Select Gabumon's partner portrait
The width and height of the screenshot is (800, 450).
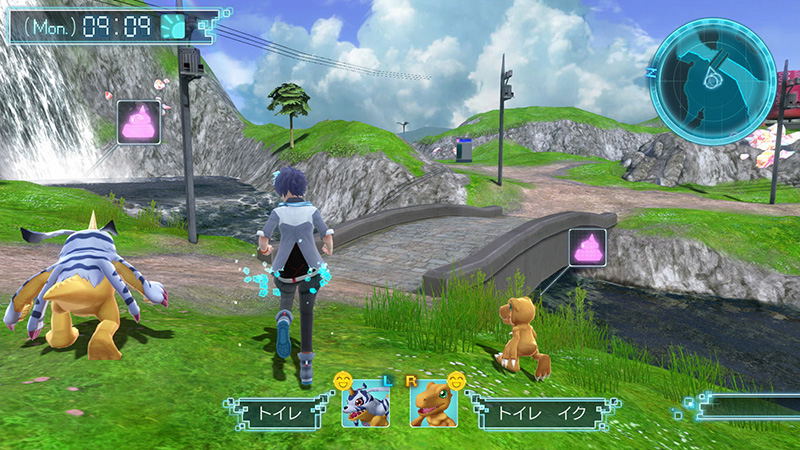(365, 405)
